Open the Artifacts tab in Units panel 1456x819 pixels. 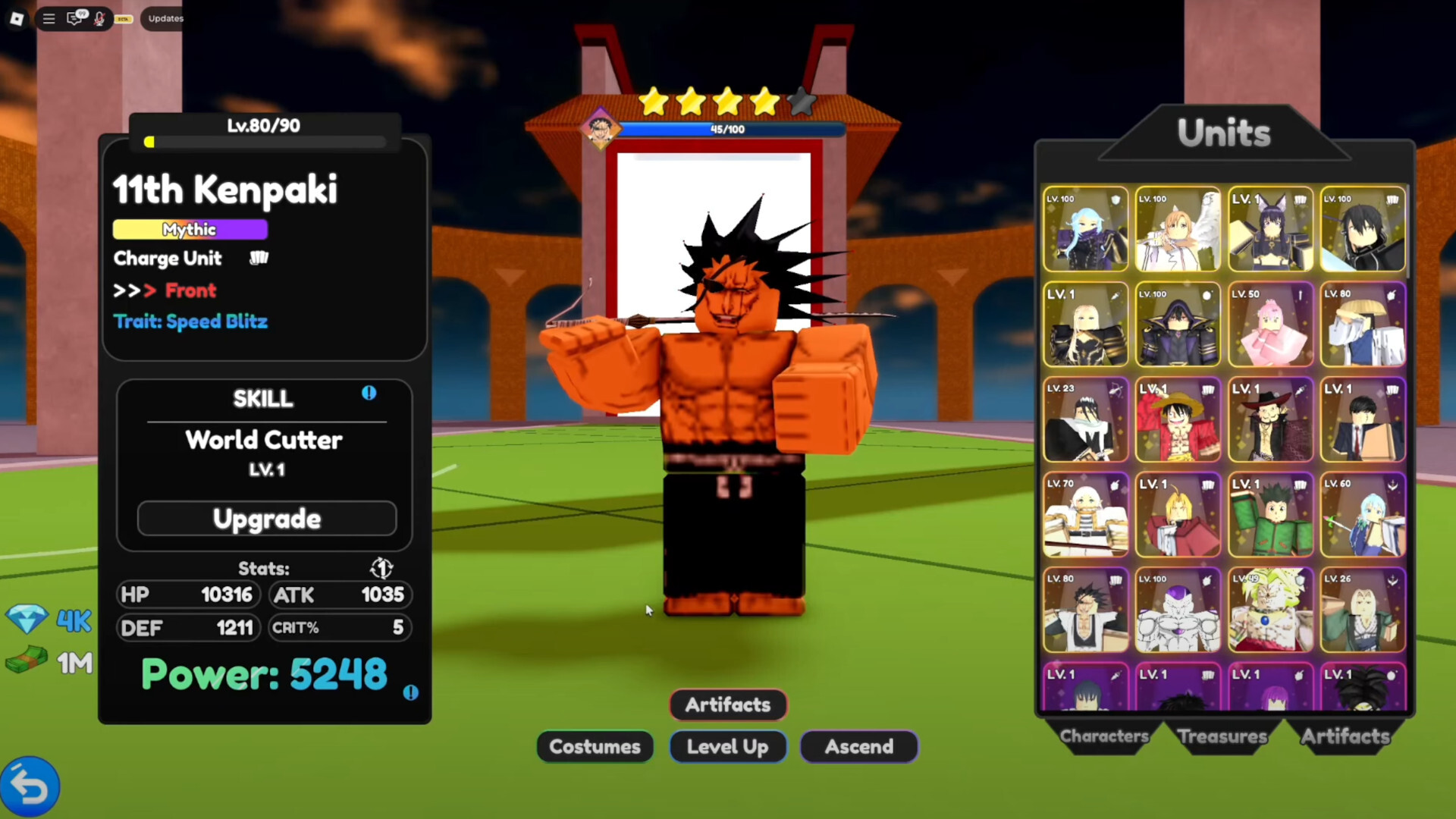click(x=1345, y=736)
